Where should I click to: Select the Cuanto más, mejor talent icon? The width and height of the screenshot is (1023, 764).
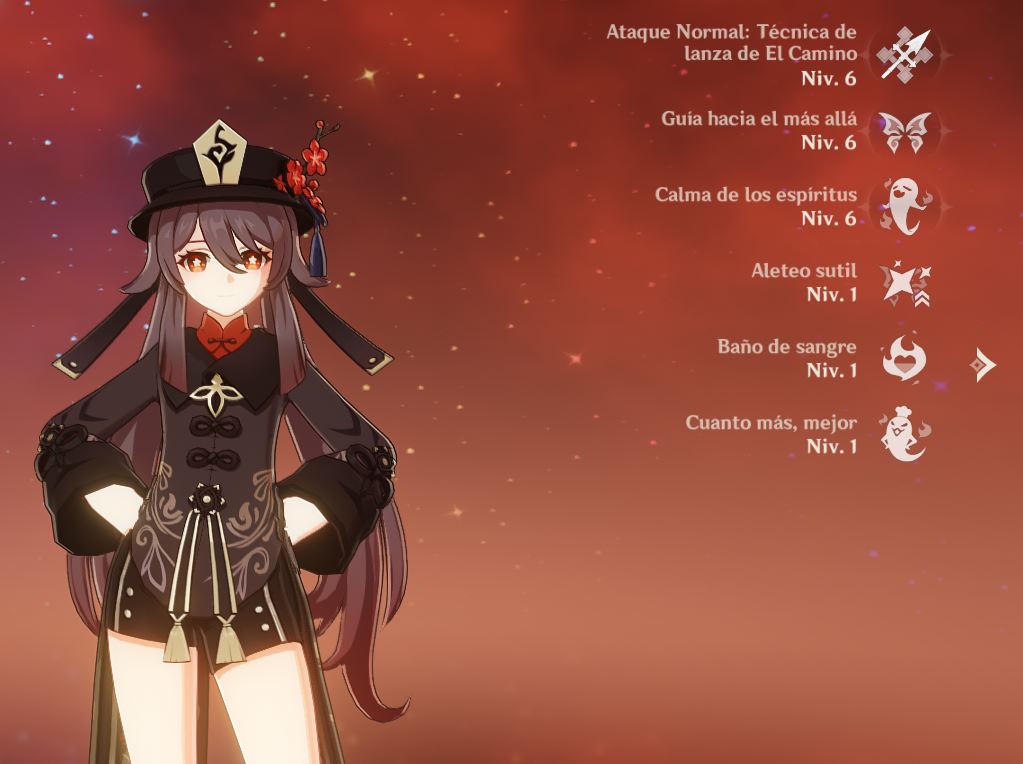pyautogui.click(x=905, y=435)
